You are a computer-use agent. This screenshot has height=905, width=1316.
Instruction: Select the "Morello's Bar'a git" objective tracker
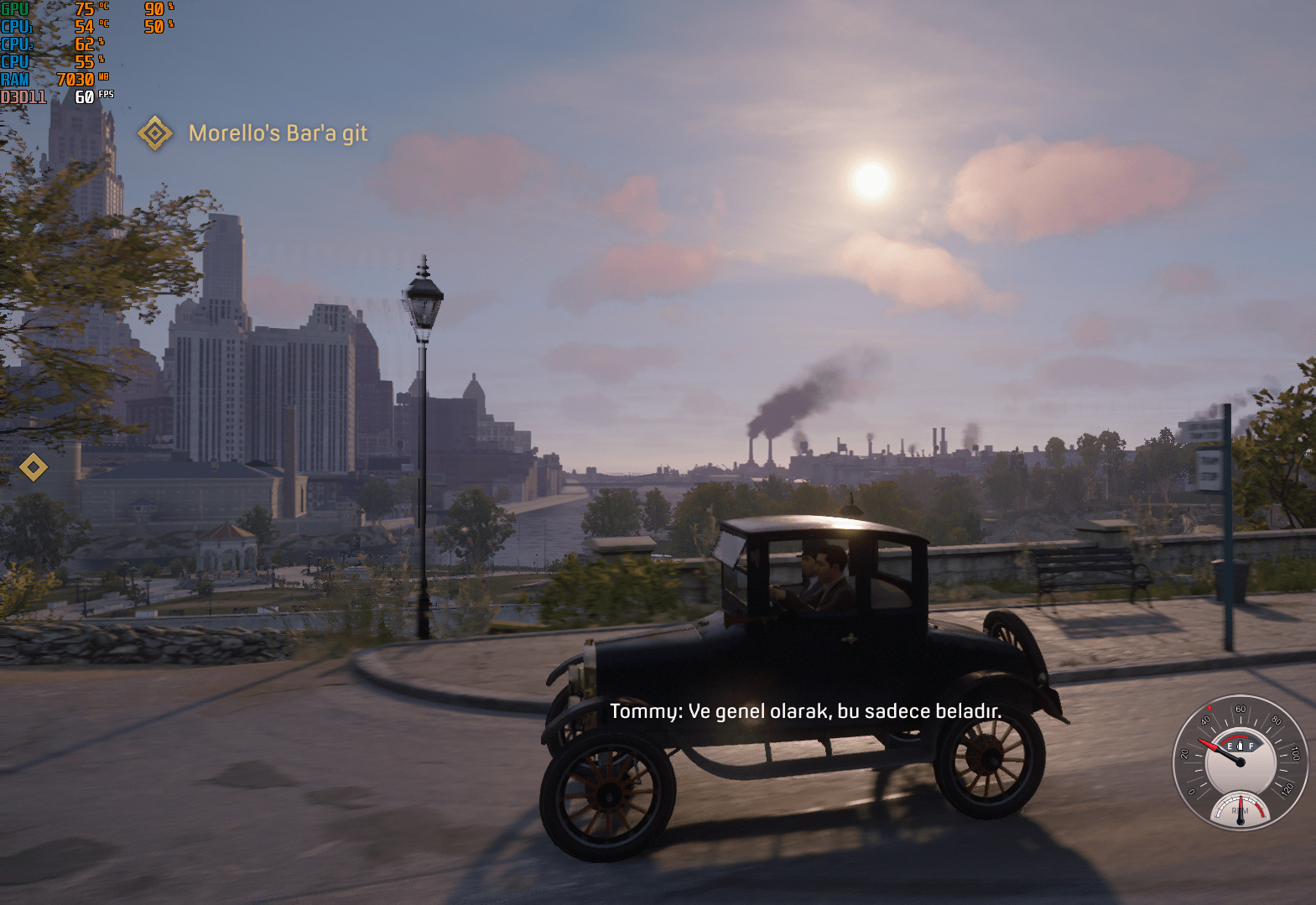point(278,133)
